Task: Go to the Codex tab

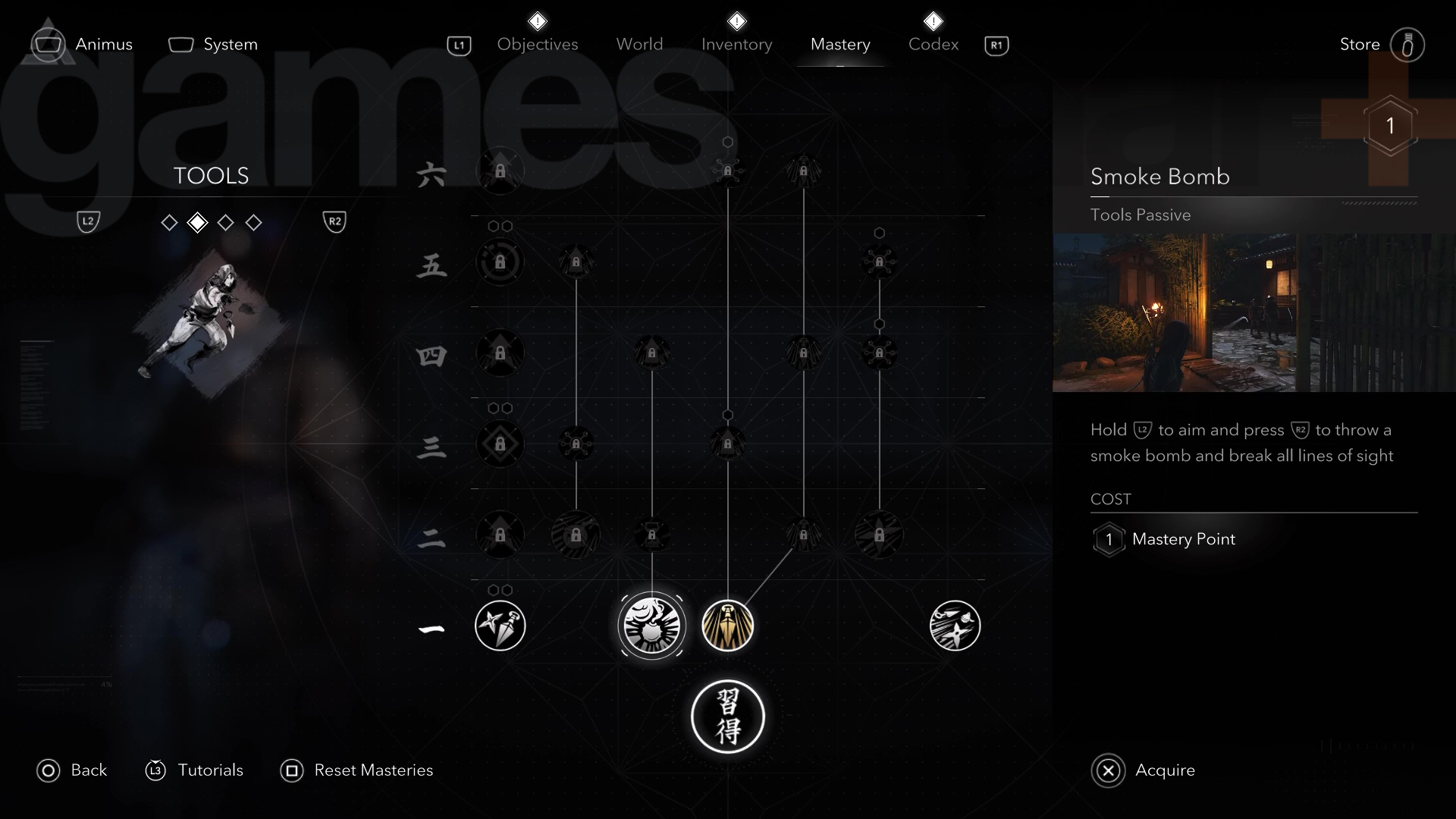Action: click(x=933, y=45)
